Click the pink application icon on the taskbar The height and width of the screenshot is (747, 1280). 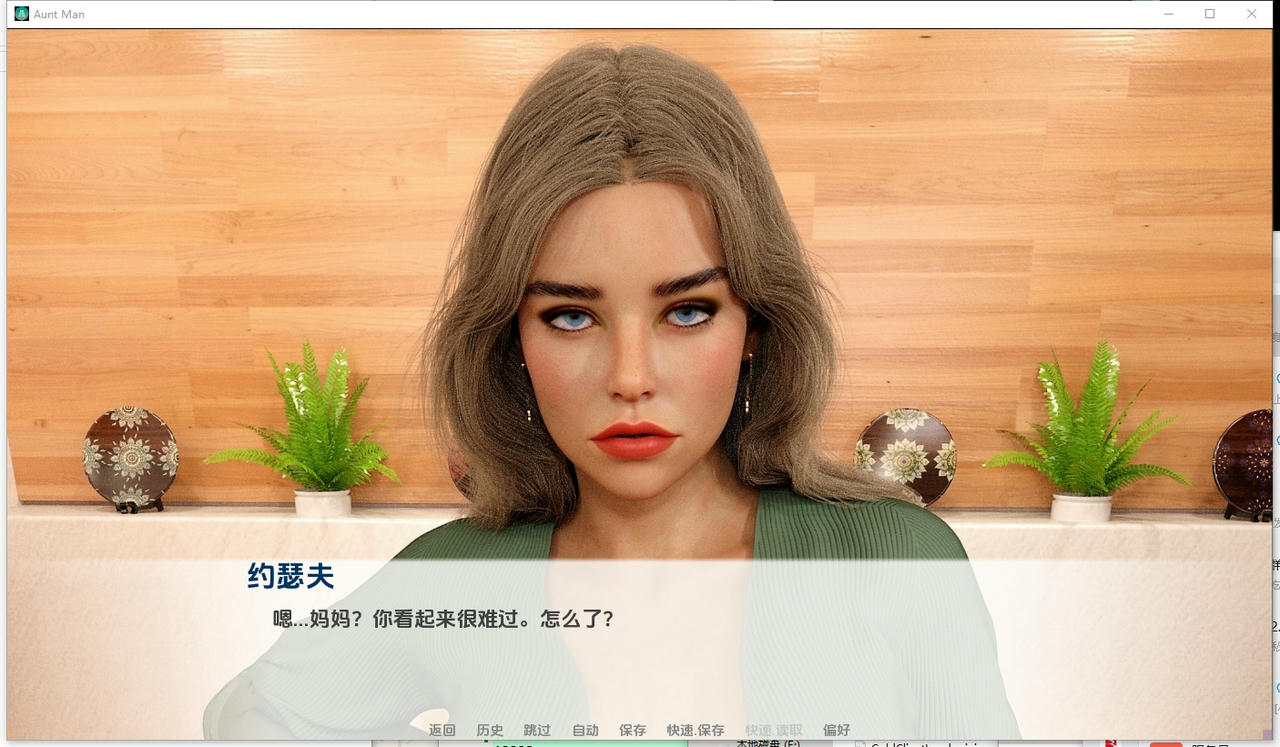1166,745
